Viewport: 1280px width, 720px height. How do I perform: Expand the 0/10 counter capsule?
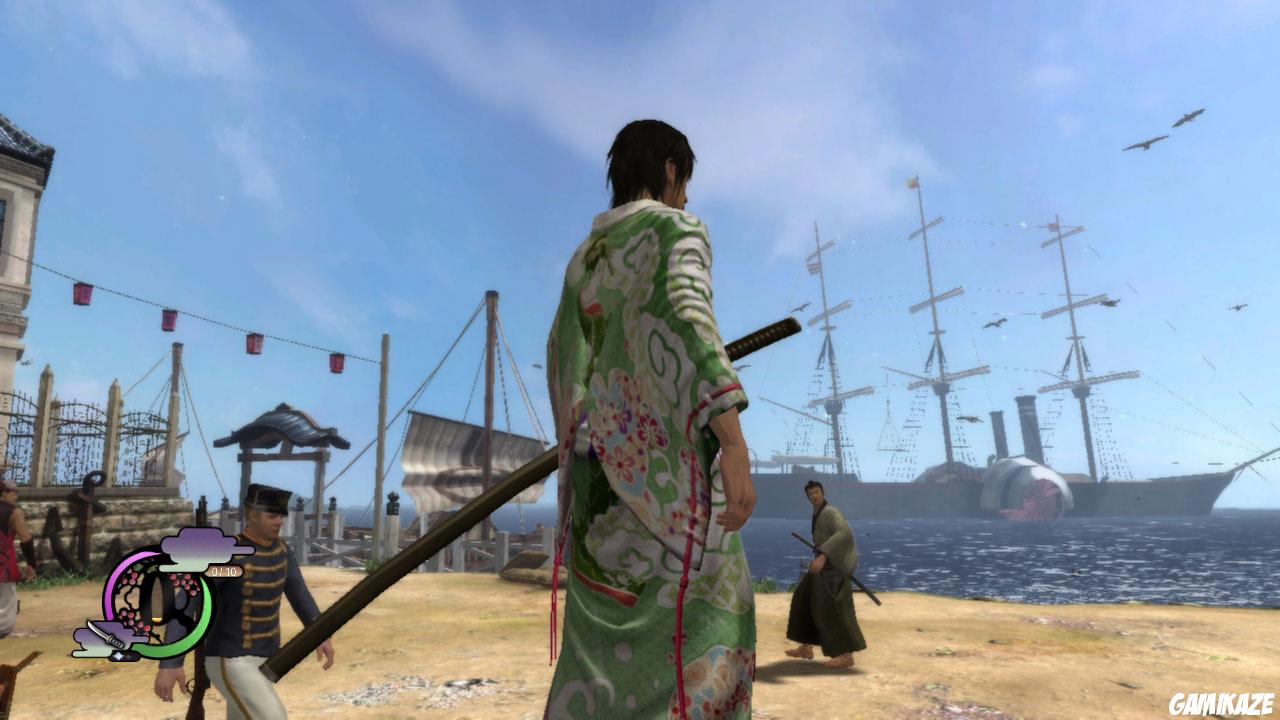[x=224, y=572]
